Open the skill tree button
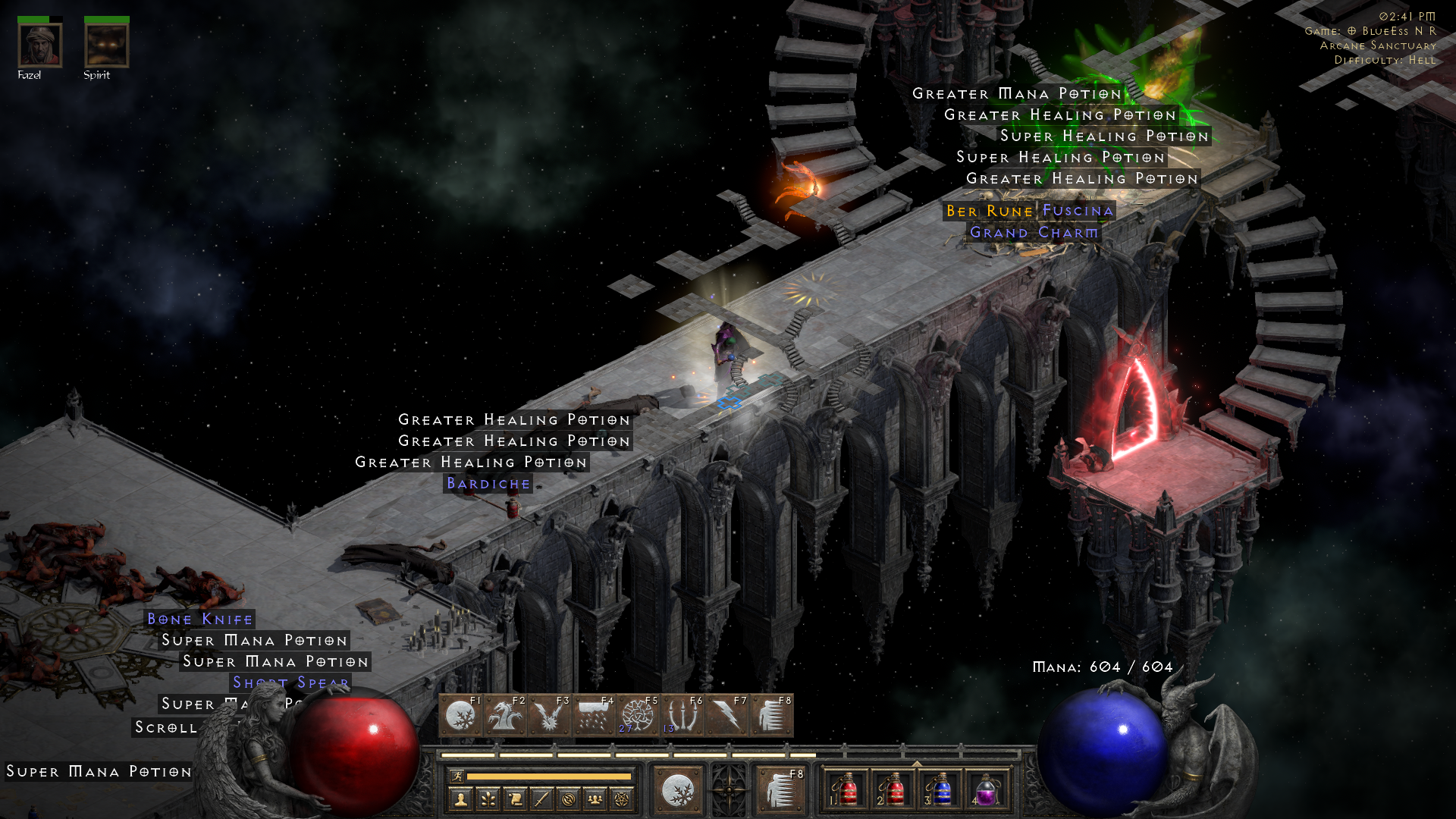The width and height of the screenshot is (1456, 819). [488, 799]
